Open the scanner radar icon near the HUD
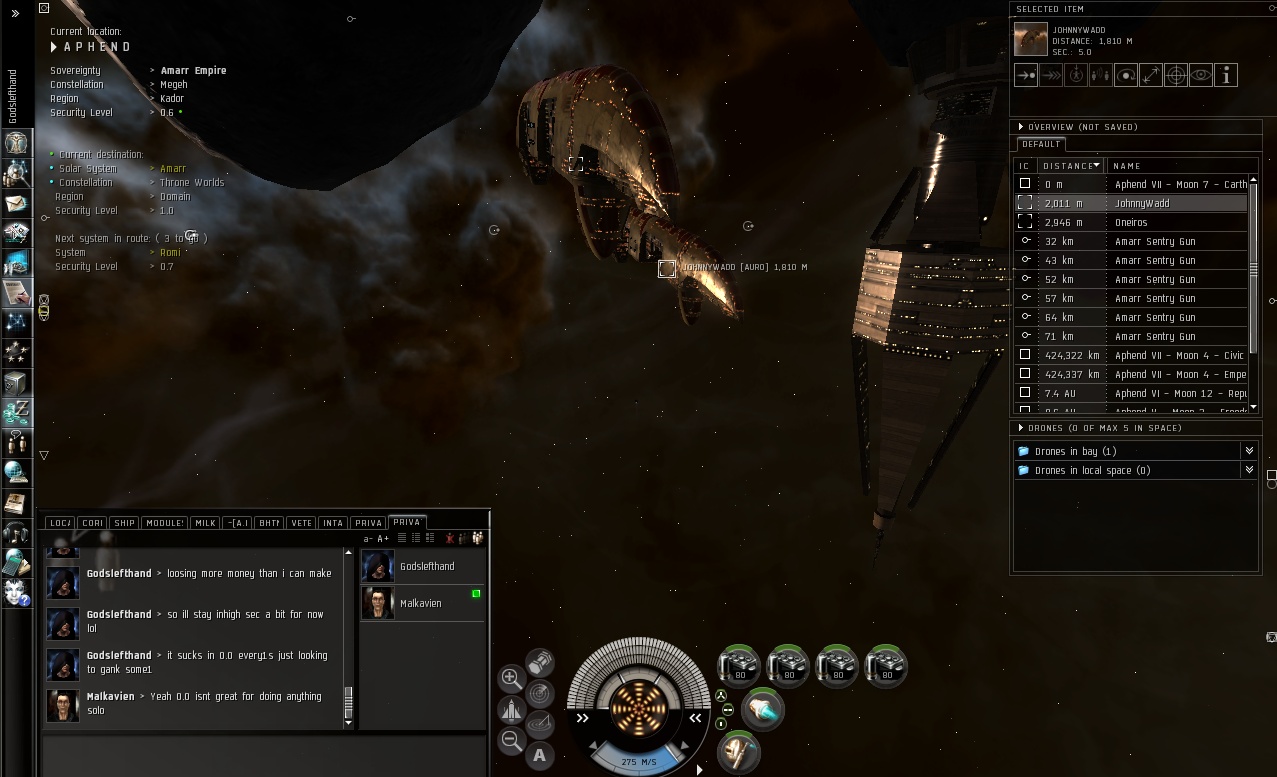1277x777 pixels. (539, 692)
